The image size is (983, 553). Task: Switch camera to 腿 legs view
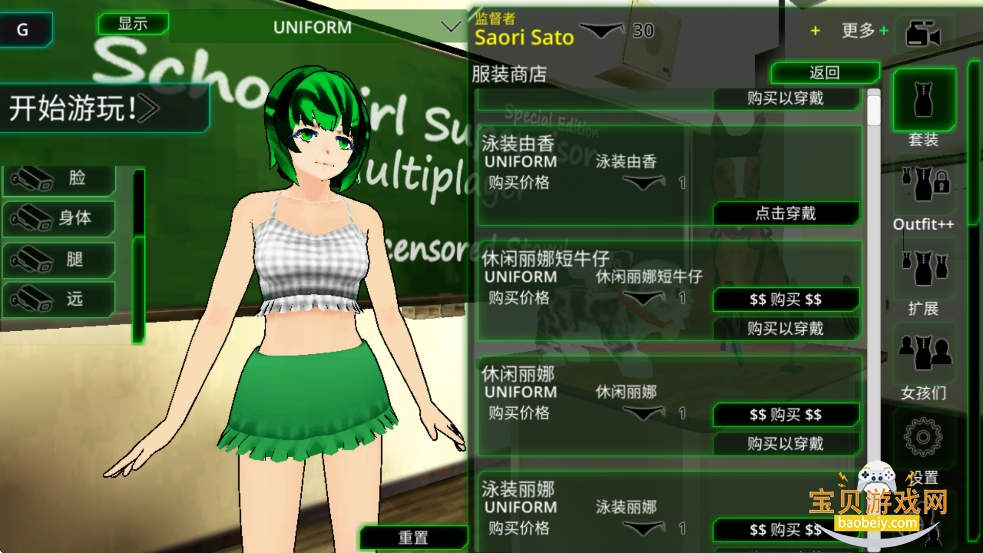(x=60, y=259)
